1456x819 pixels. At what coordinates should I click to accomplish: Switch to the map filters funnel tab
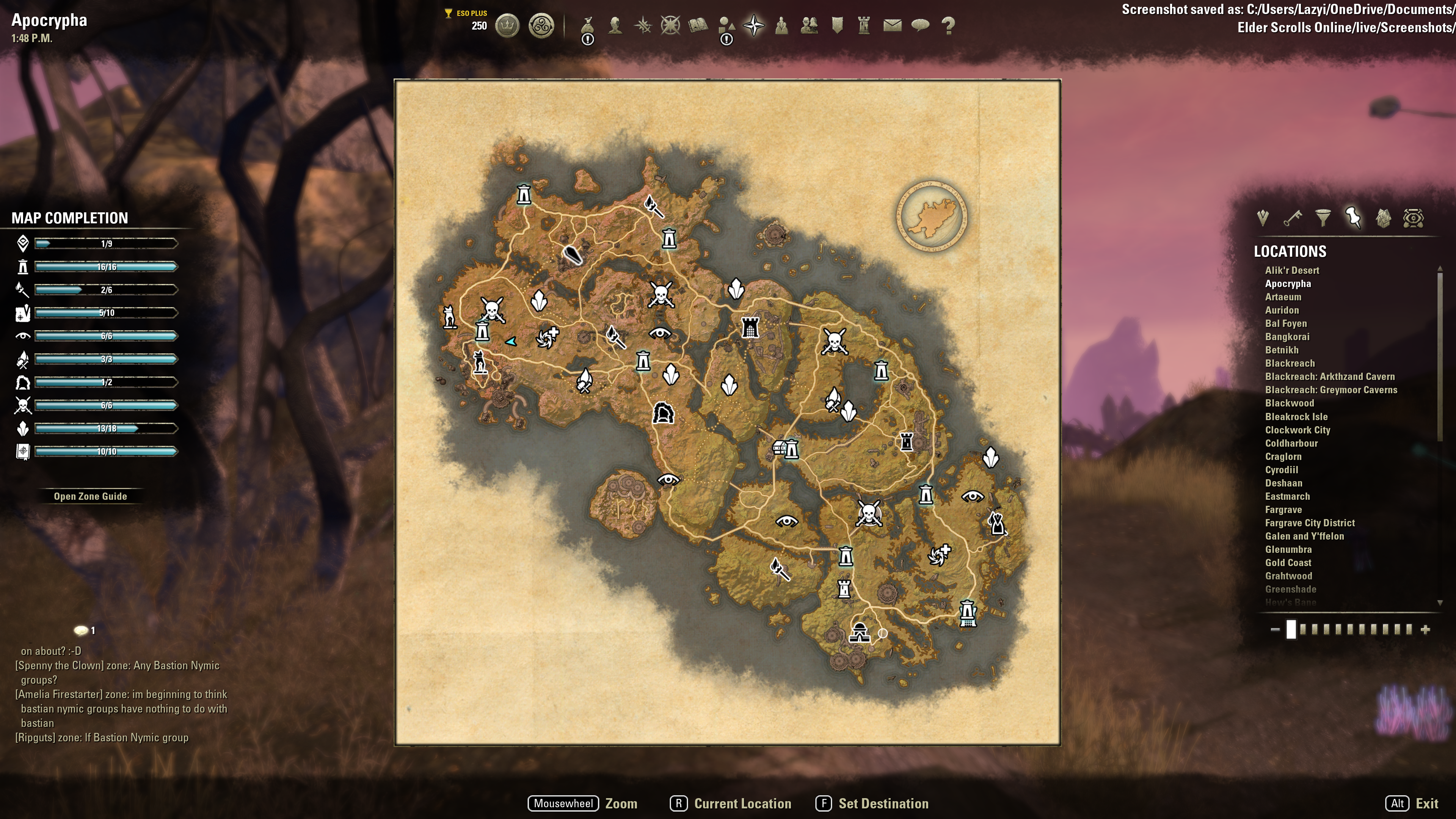(x=1323, y=218)
